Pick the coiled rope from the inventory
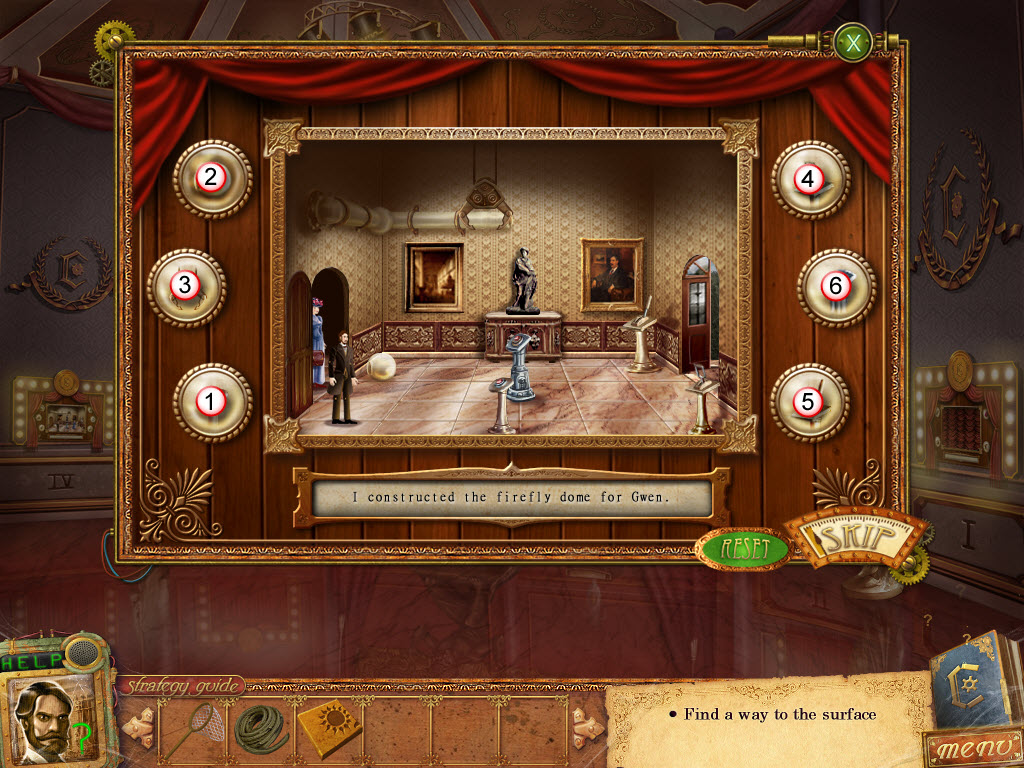The height and width of the screenshot is (768, 1024). (x=259, y=728)
